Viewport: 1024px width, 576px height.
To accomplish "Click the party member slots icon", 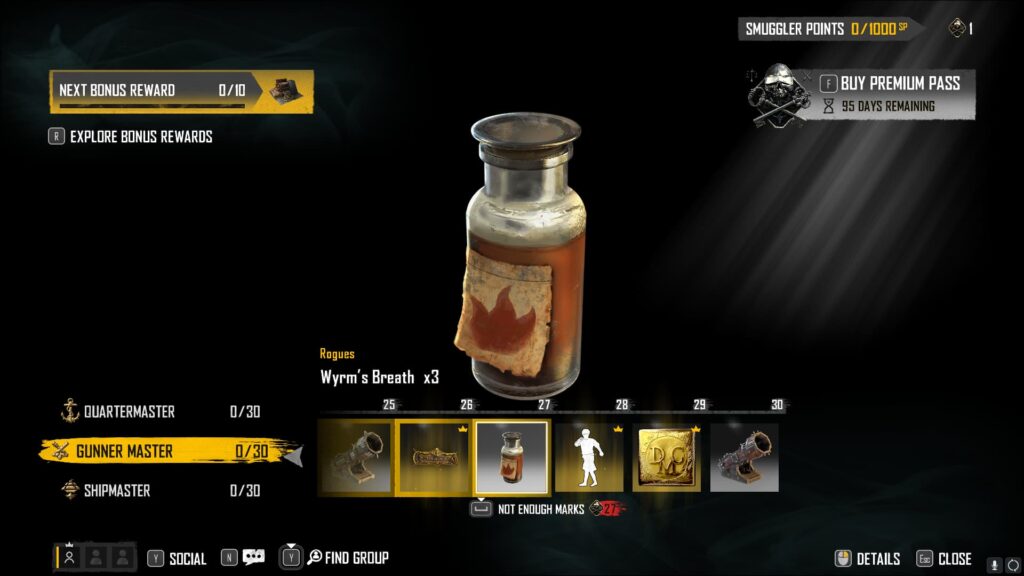I will [x=95, y=558].
